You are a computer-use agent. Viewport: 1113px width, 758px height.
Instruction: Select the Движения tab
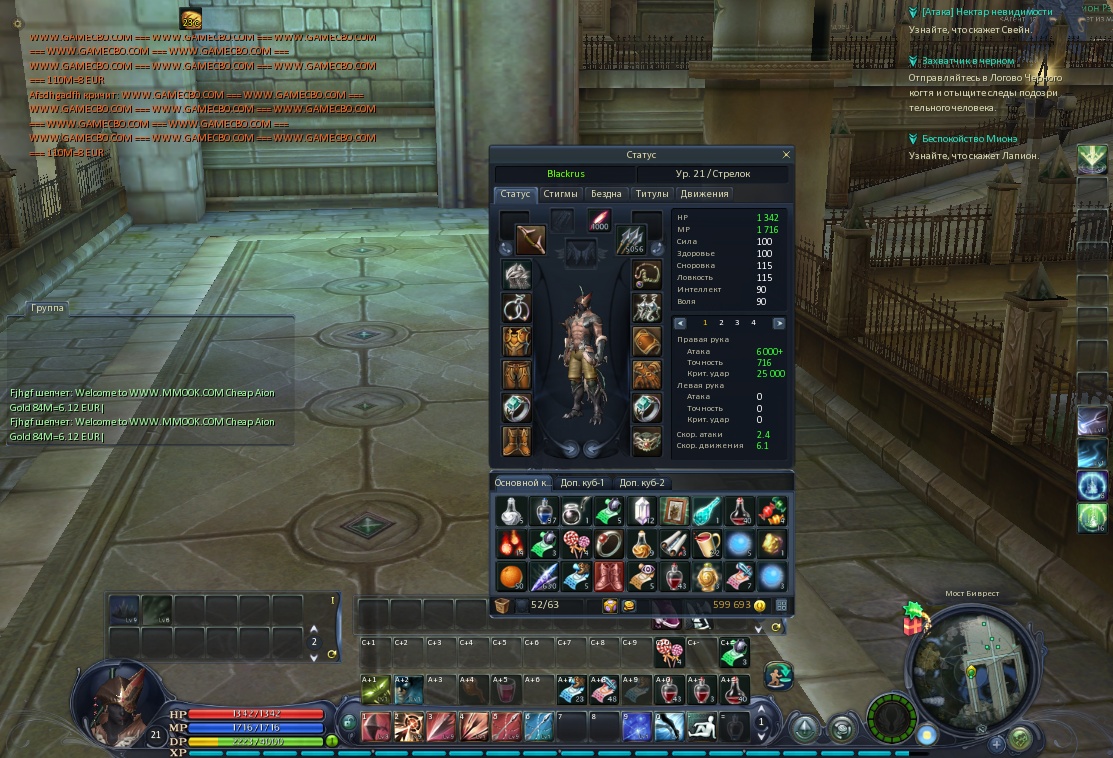(x=705, y=194)
